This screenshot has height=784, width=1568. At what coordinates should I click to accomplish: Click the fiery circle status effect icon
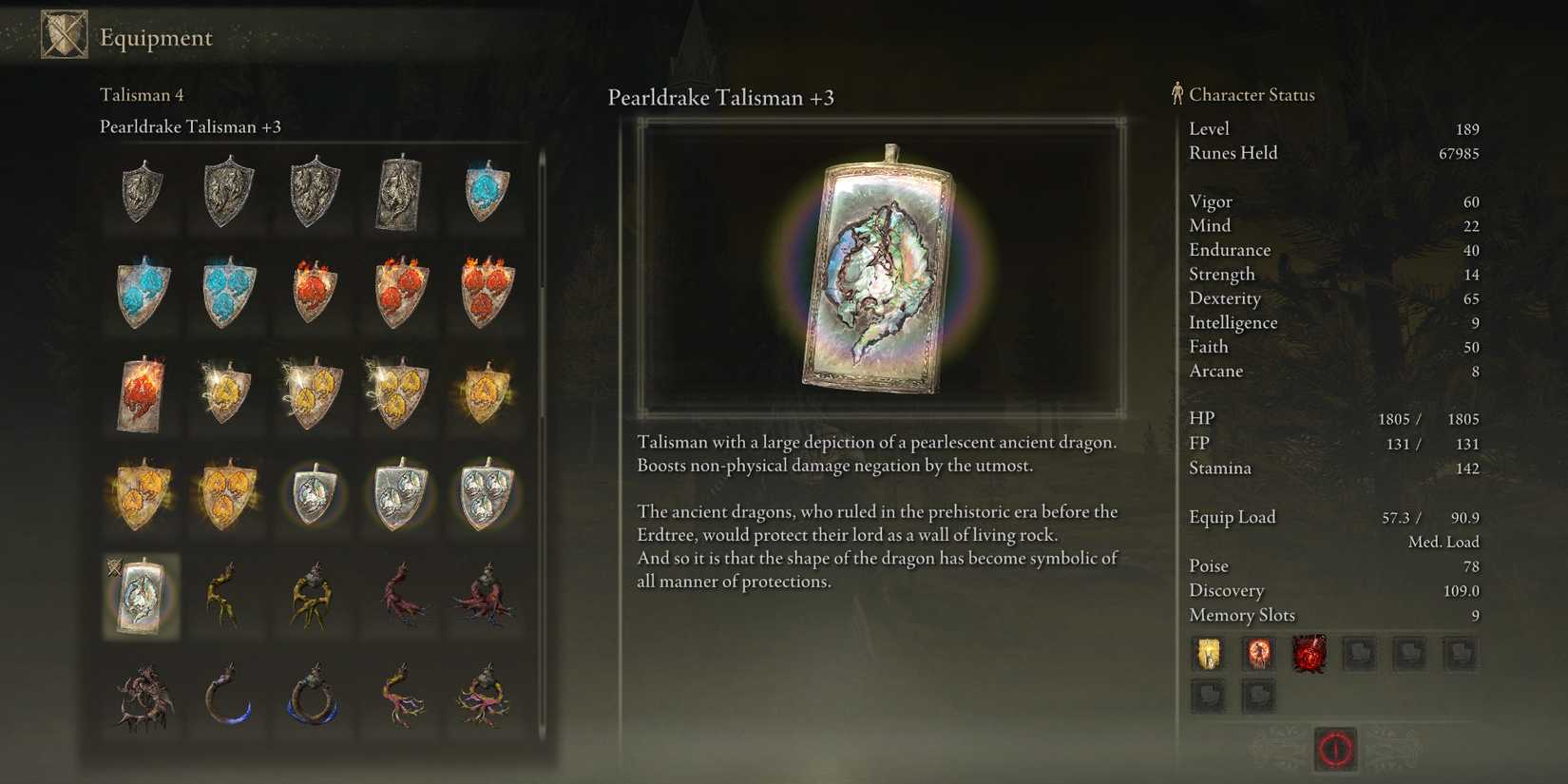1258,655
